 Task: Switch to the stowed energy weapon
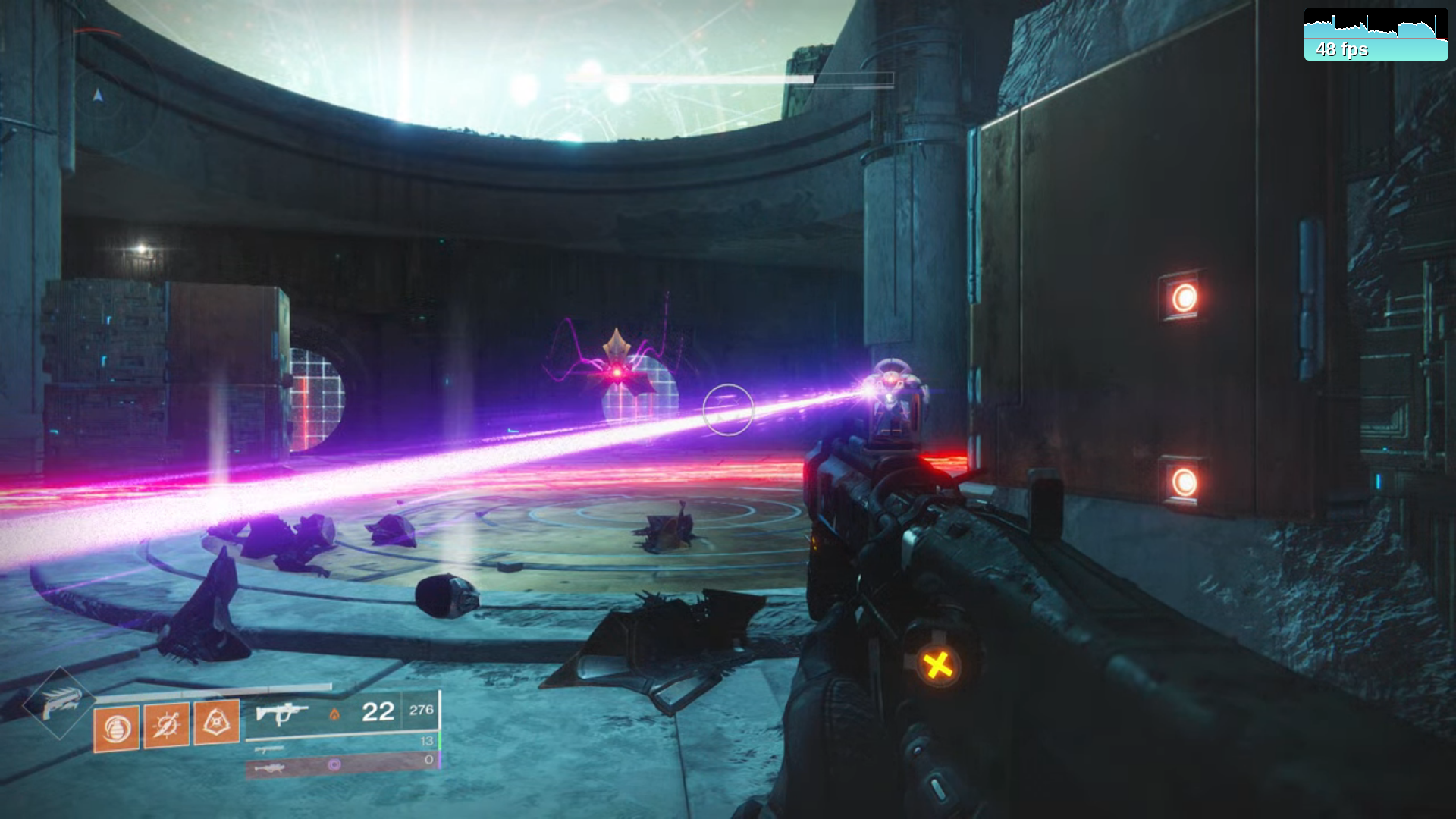pos(270,749)
